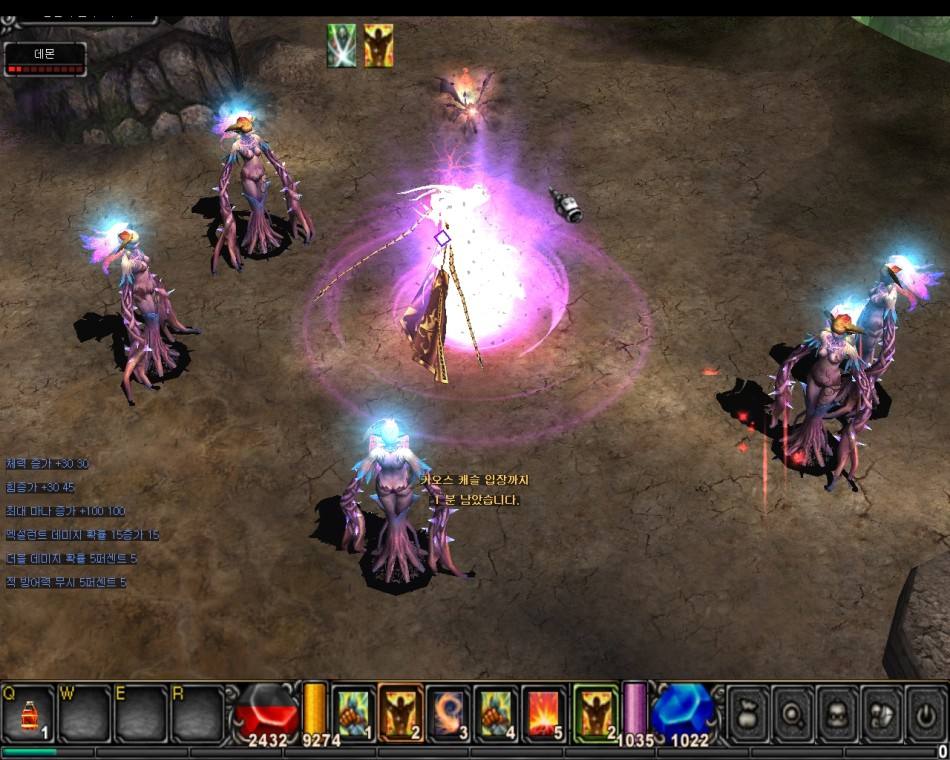Click the green-framed active skill icon beside the purple bar
This screenshot has width=950, height=760.
coord(596,713)
